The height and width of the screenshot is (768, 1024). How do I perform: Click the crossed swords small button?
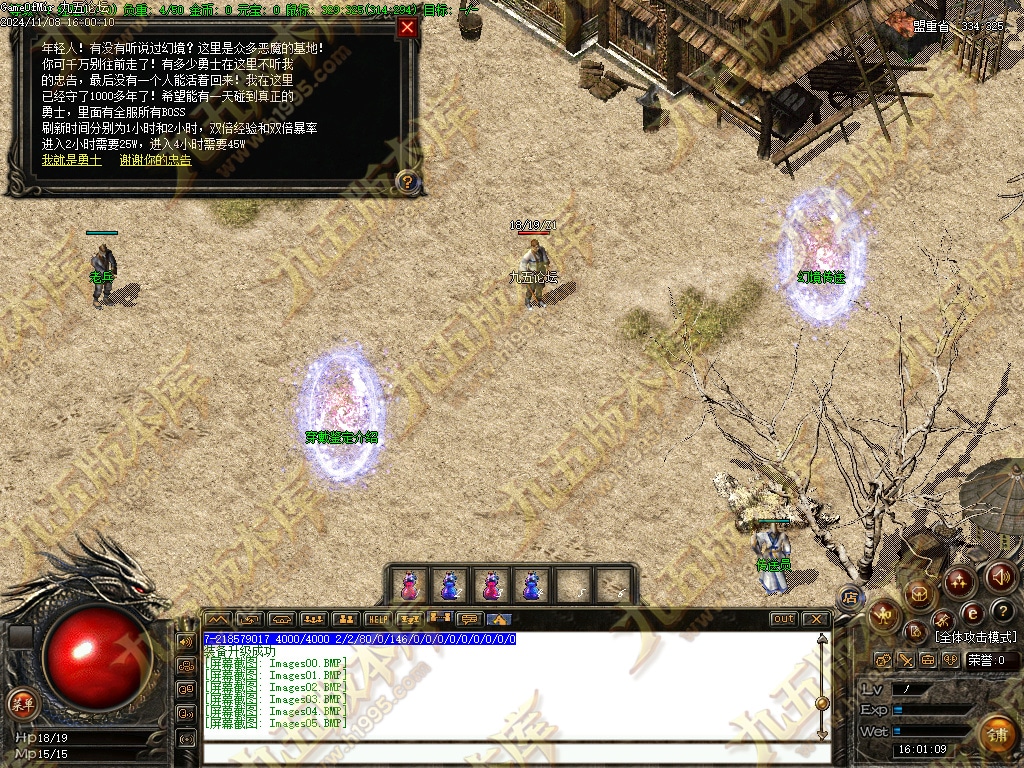point(905,660)
